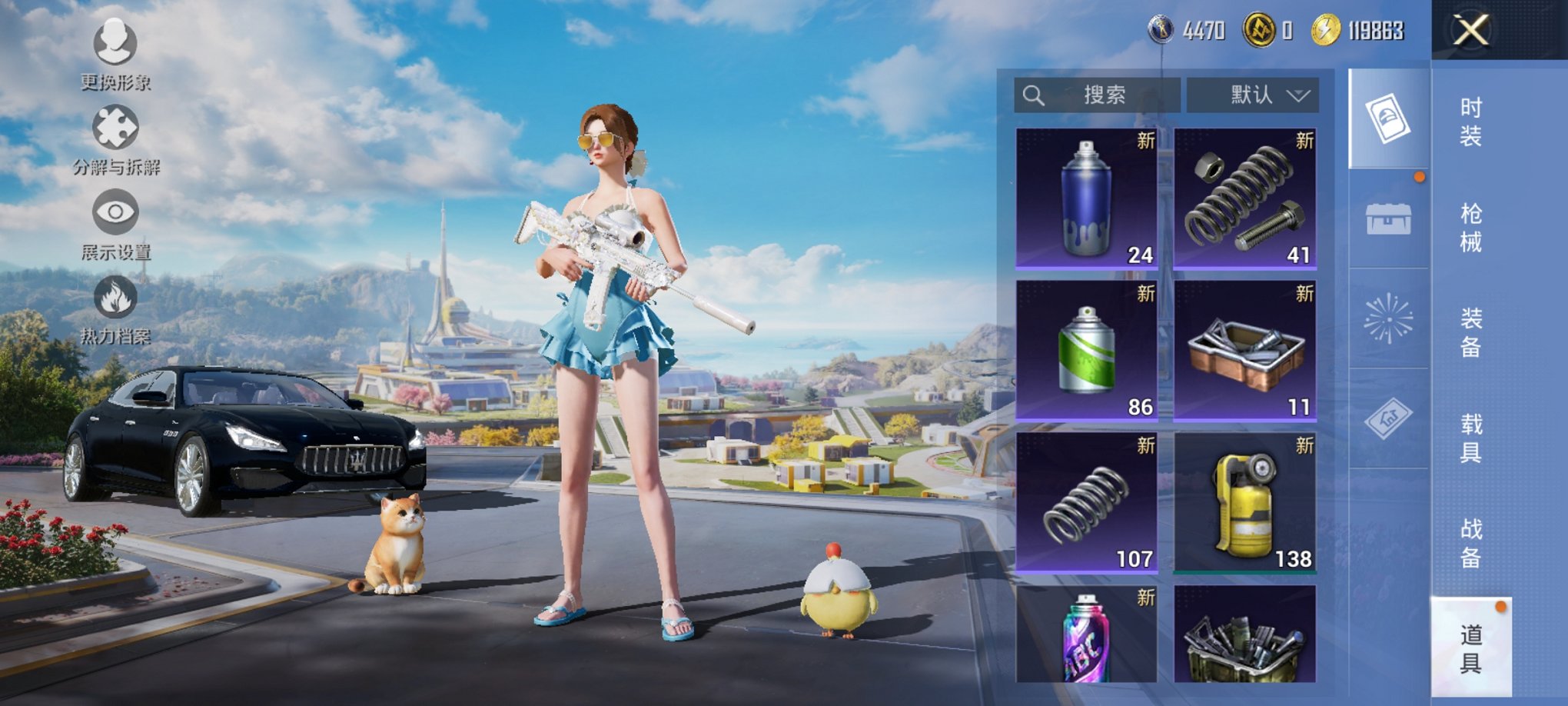Switch to the 装备 equipment tab
This screenshot has width=1568, height=706.
click(1470, 332)
